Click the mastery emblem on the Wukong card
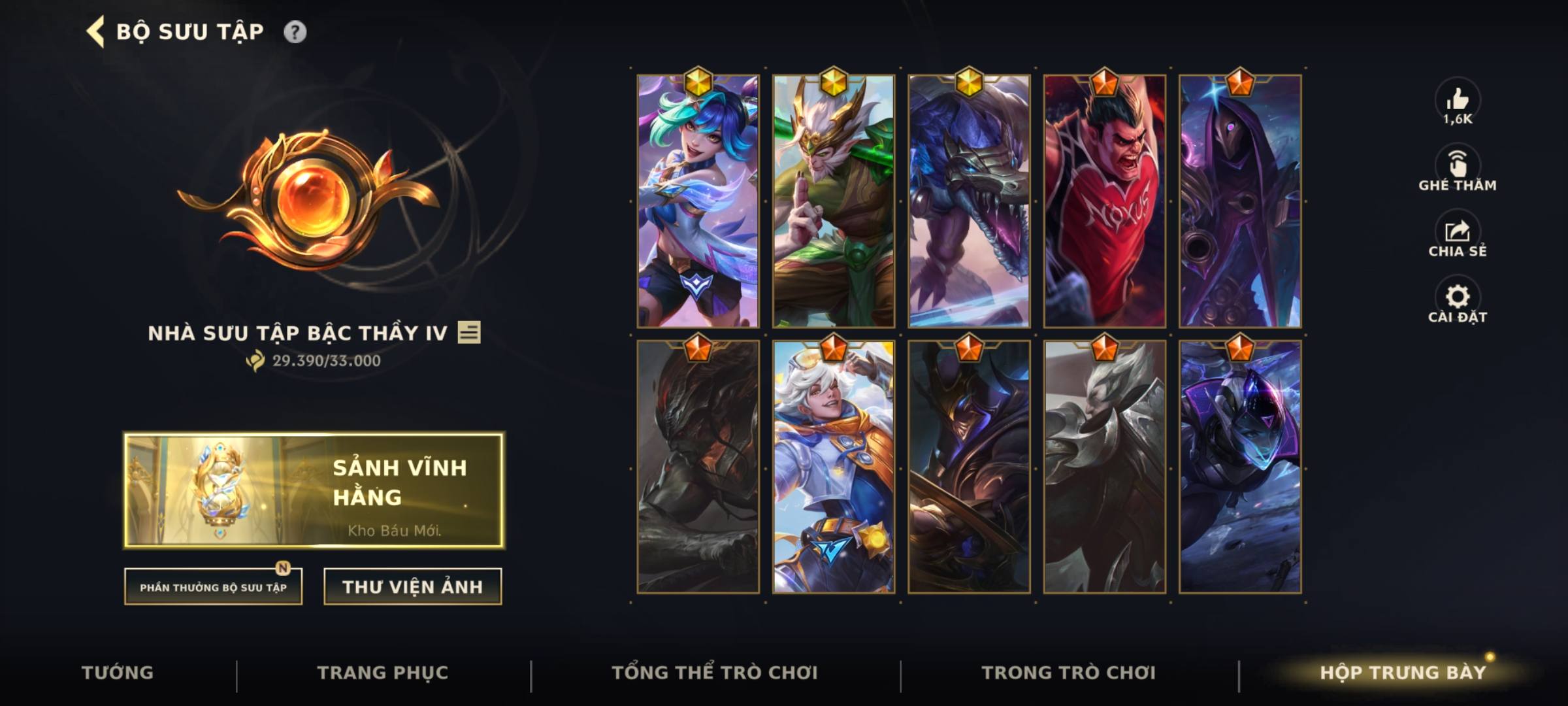1568x706 pixels. click(x=833, y=82)
